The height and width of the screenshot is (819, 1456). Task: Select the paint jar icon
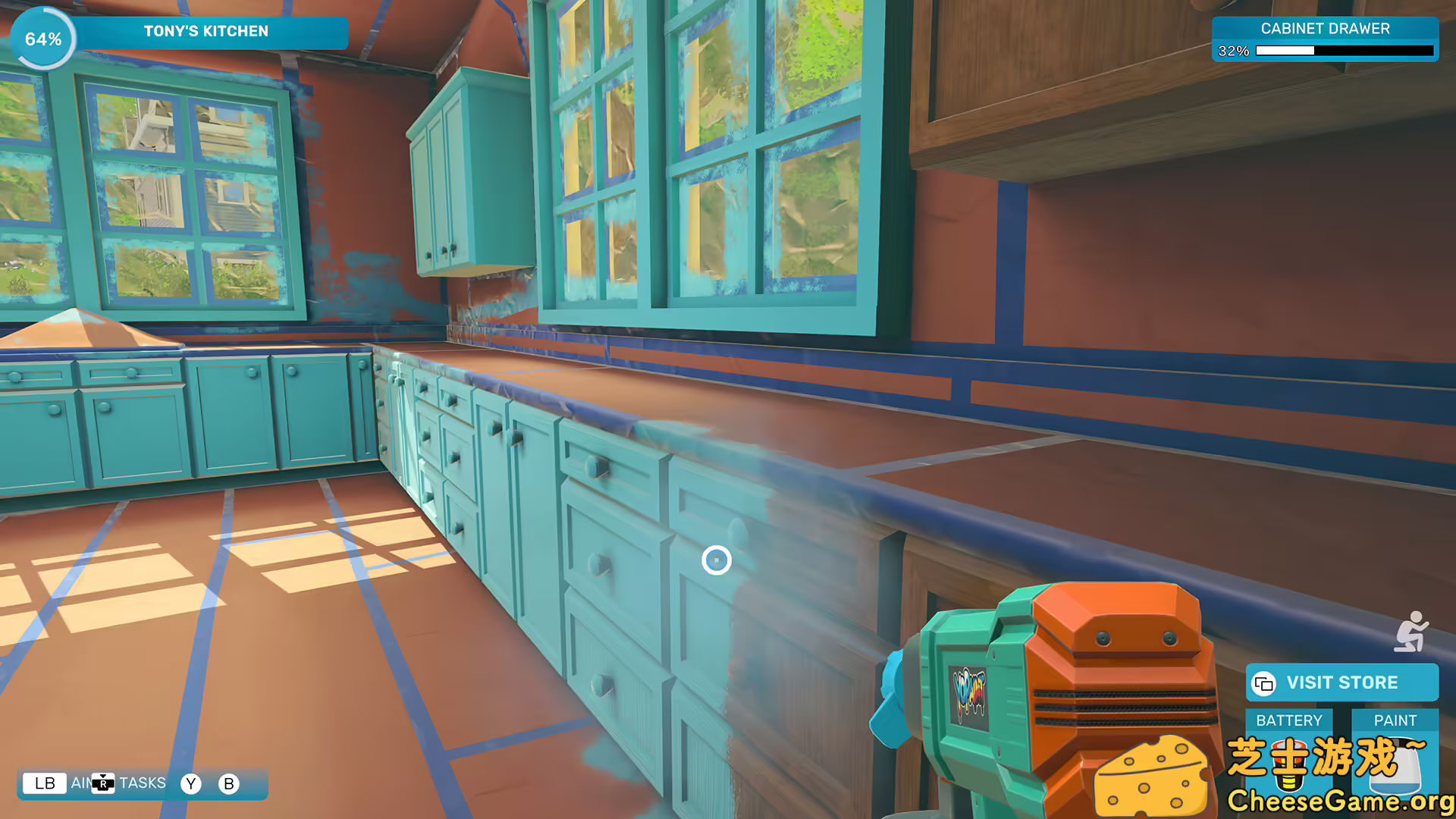1397,766
